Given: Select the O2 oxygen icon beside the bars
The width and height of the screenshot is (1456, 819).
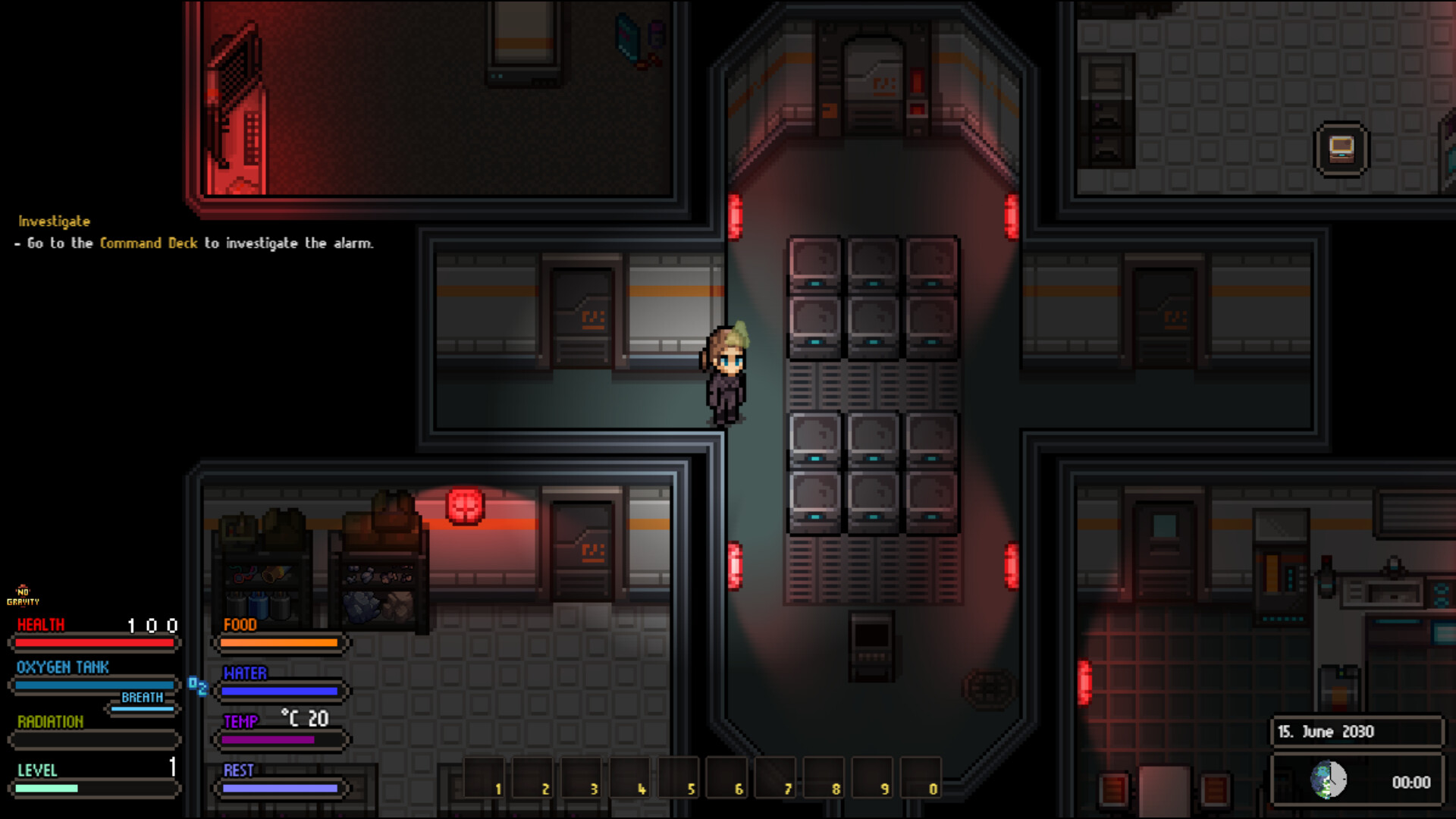Looking at the screenshot, I should pos(199,686).
